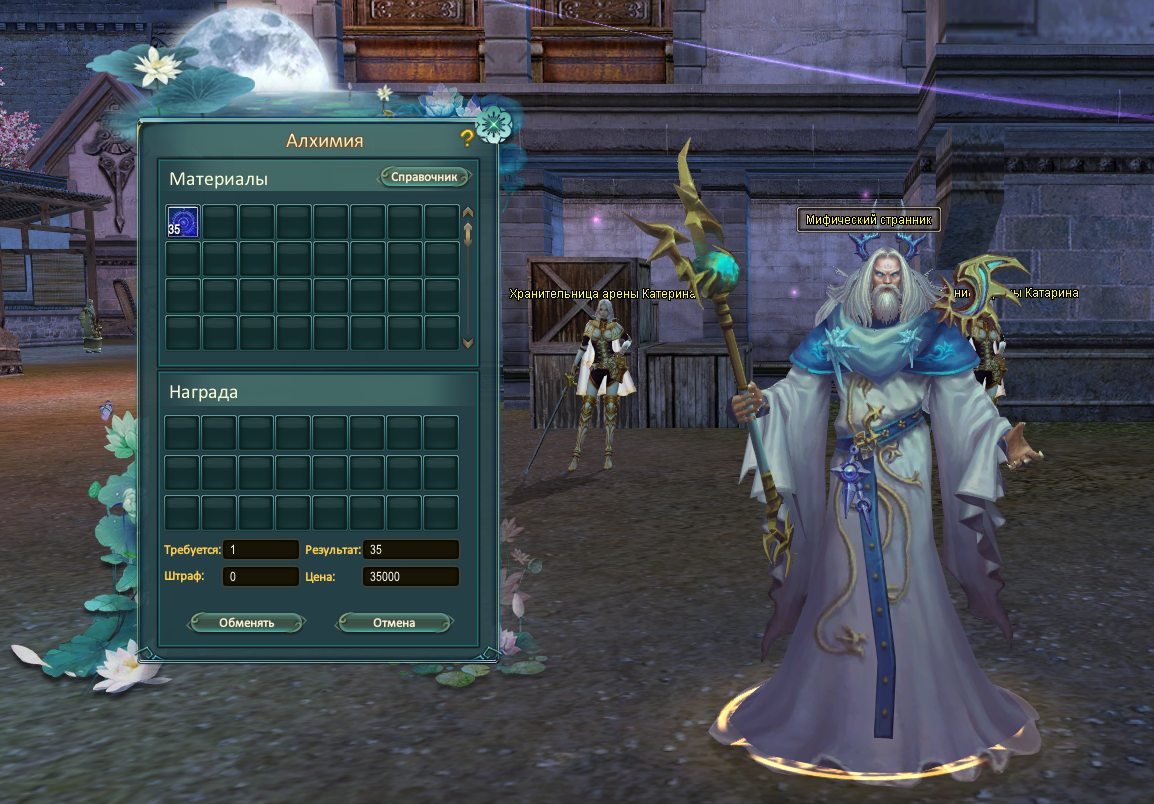Select the blue material stack of 35
Viewport: 1154px width, 804px height.
tap(182, 221)
